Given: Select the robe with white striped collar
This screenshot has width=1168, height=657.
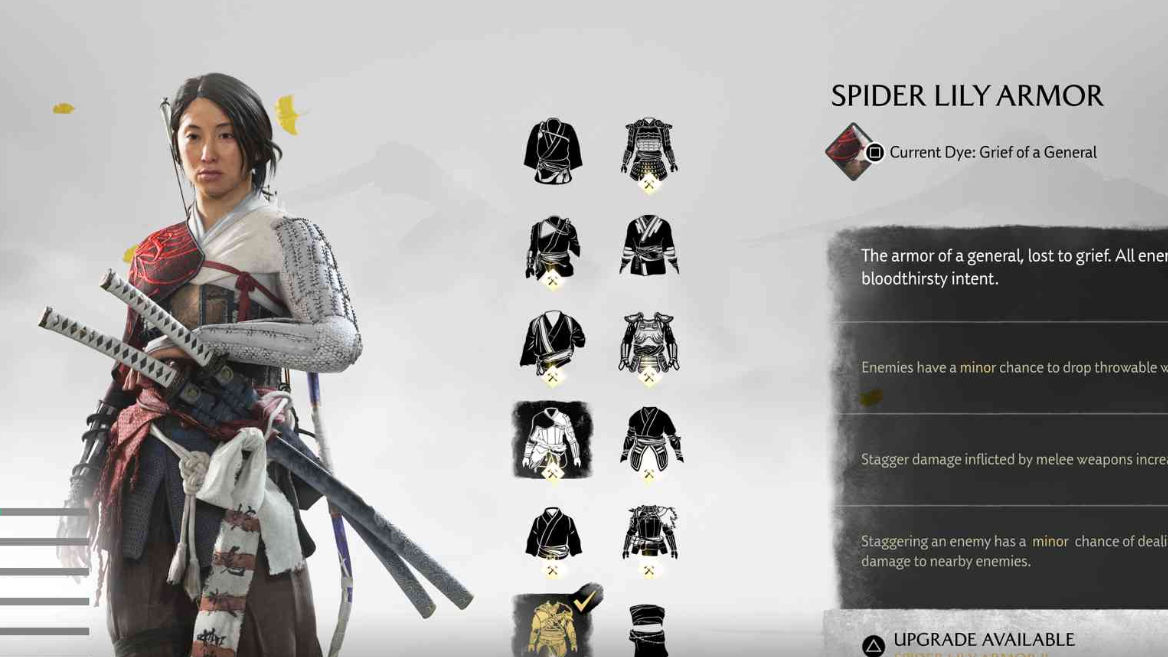Looking at the screenshot, I should pyautogui.click(x=649, y=246).
